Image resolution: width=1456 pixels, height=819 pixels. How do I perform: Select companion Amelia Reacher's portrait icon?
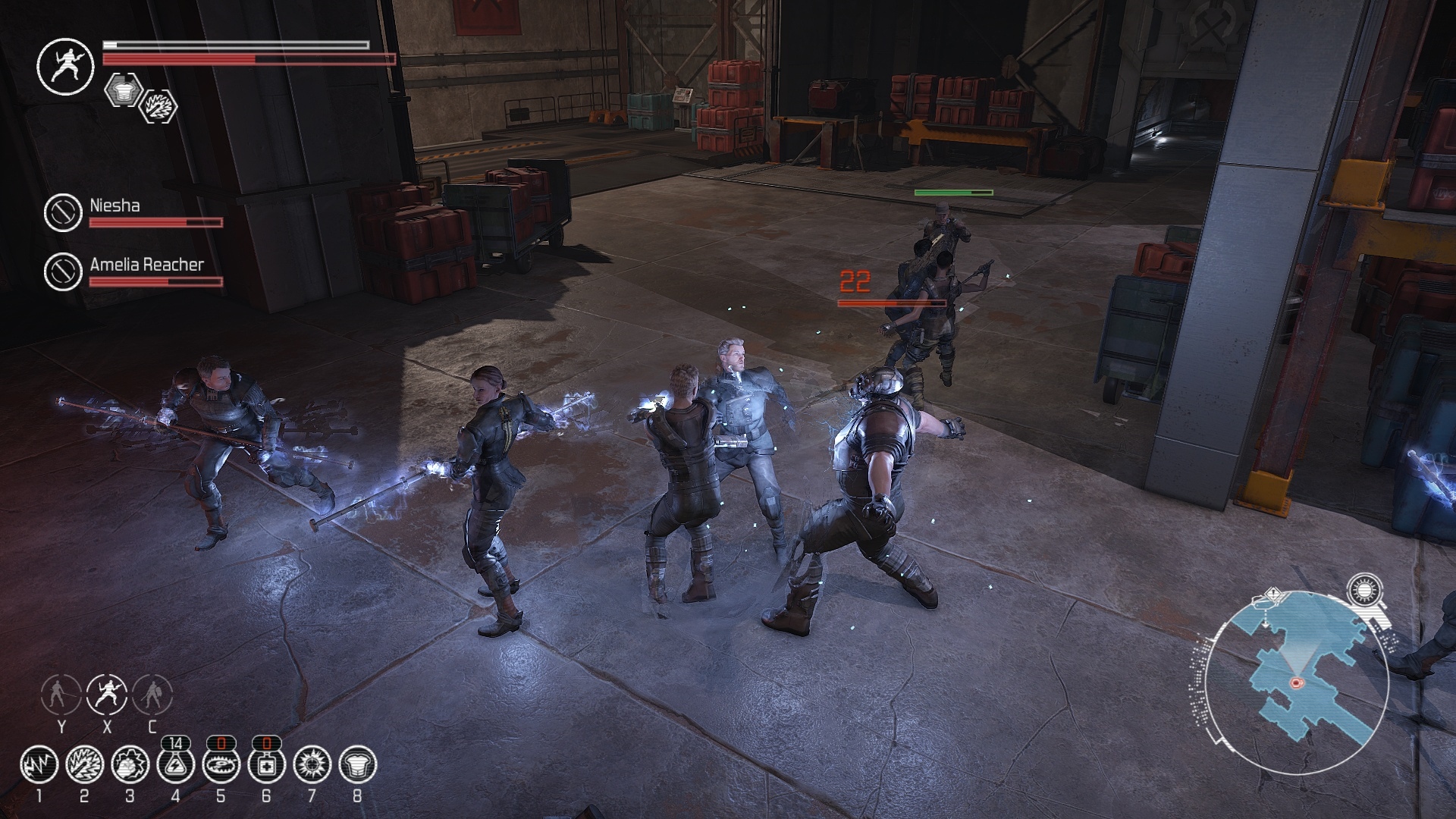tap(63, 271)
